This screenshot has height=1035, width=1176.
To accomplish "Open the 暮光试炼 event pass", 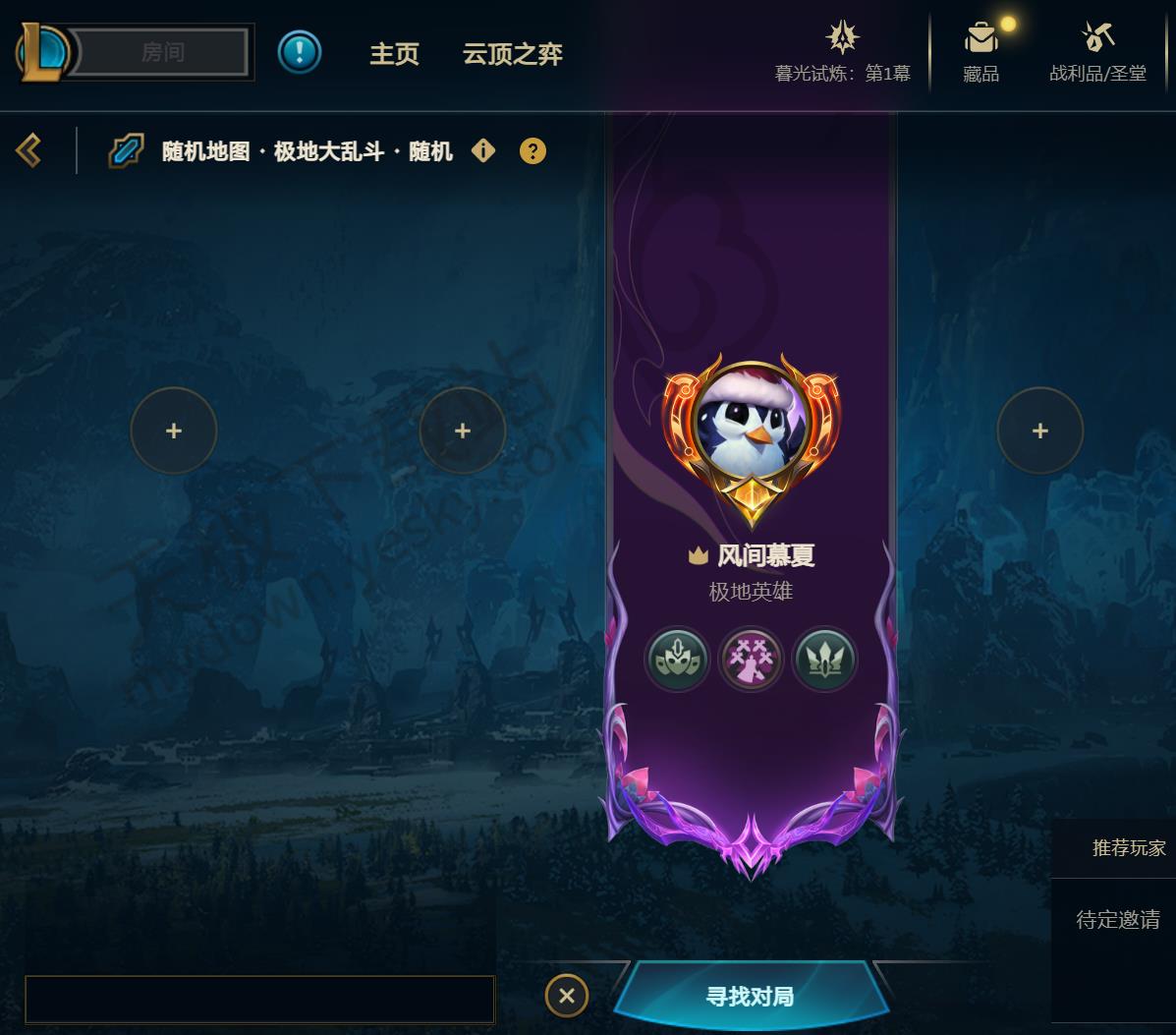I will [842, 53].
